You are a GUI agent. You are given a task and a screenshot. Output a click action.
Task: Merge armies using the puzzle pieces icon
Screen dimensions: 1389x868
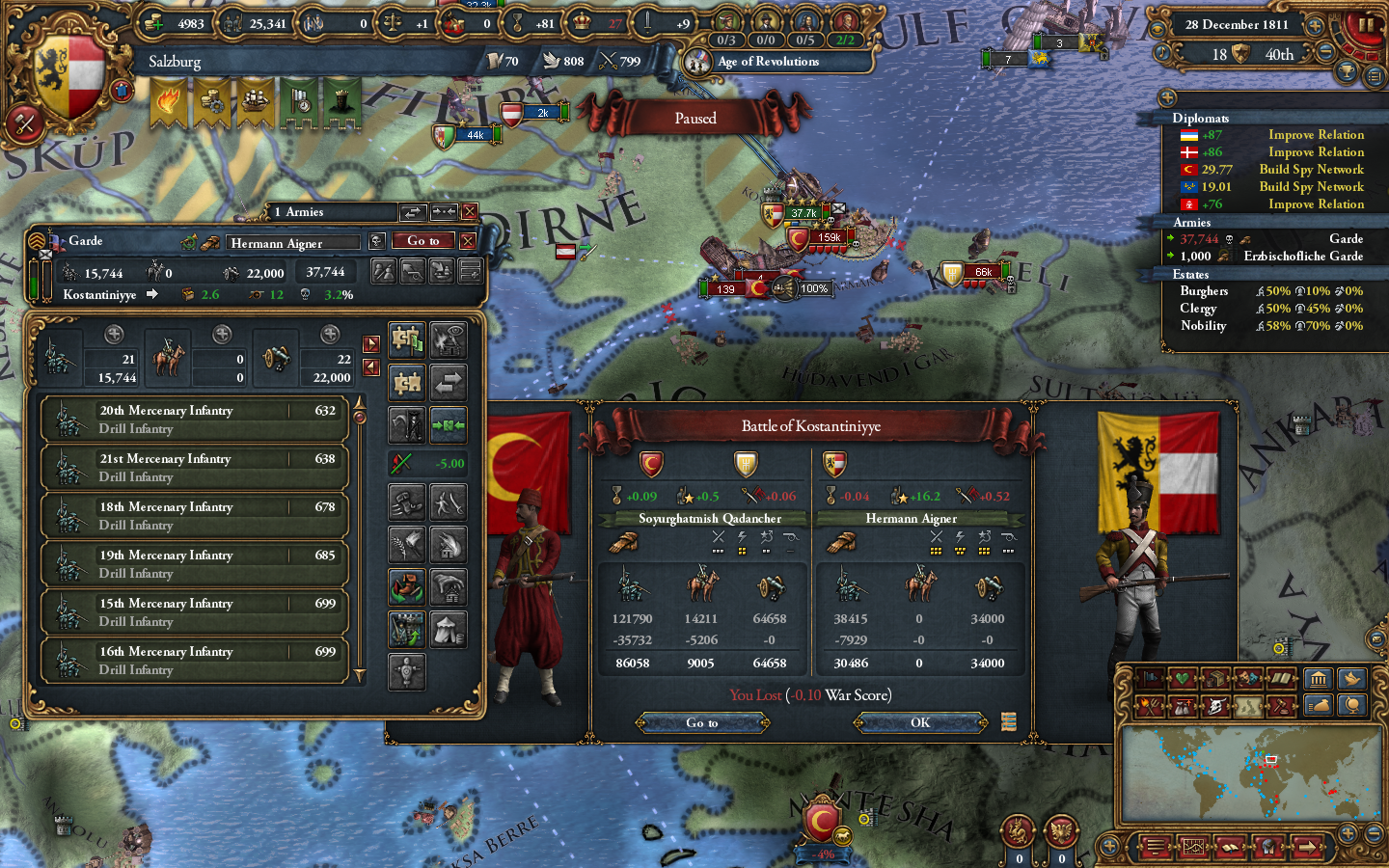point(407,383)
